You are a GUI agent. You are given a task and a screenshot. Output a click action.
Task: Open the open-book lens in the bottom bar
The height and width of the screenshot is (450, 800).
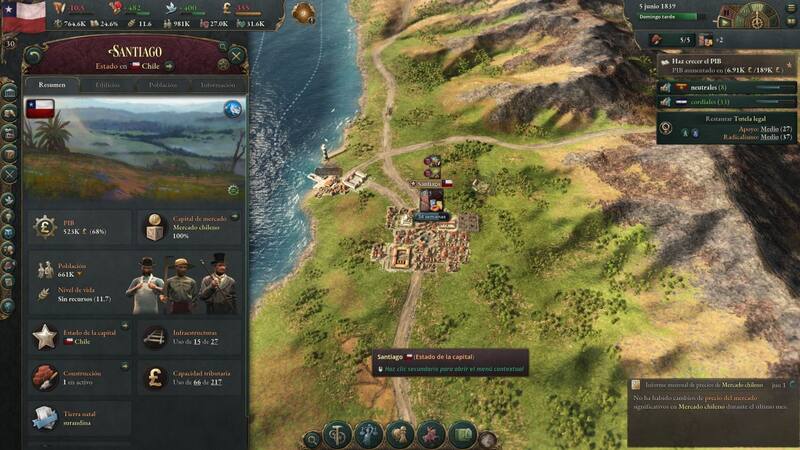tap(462, 435)
